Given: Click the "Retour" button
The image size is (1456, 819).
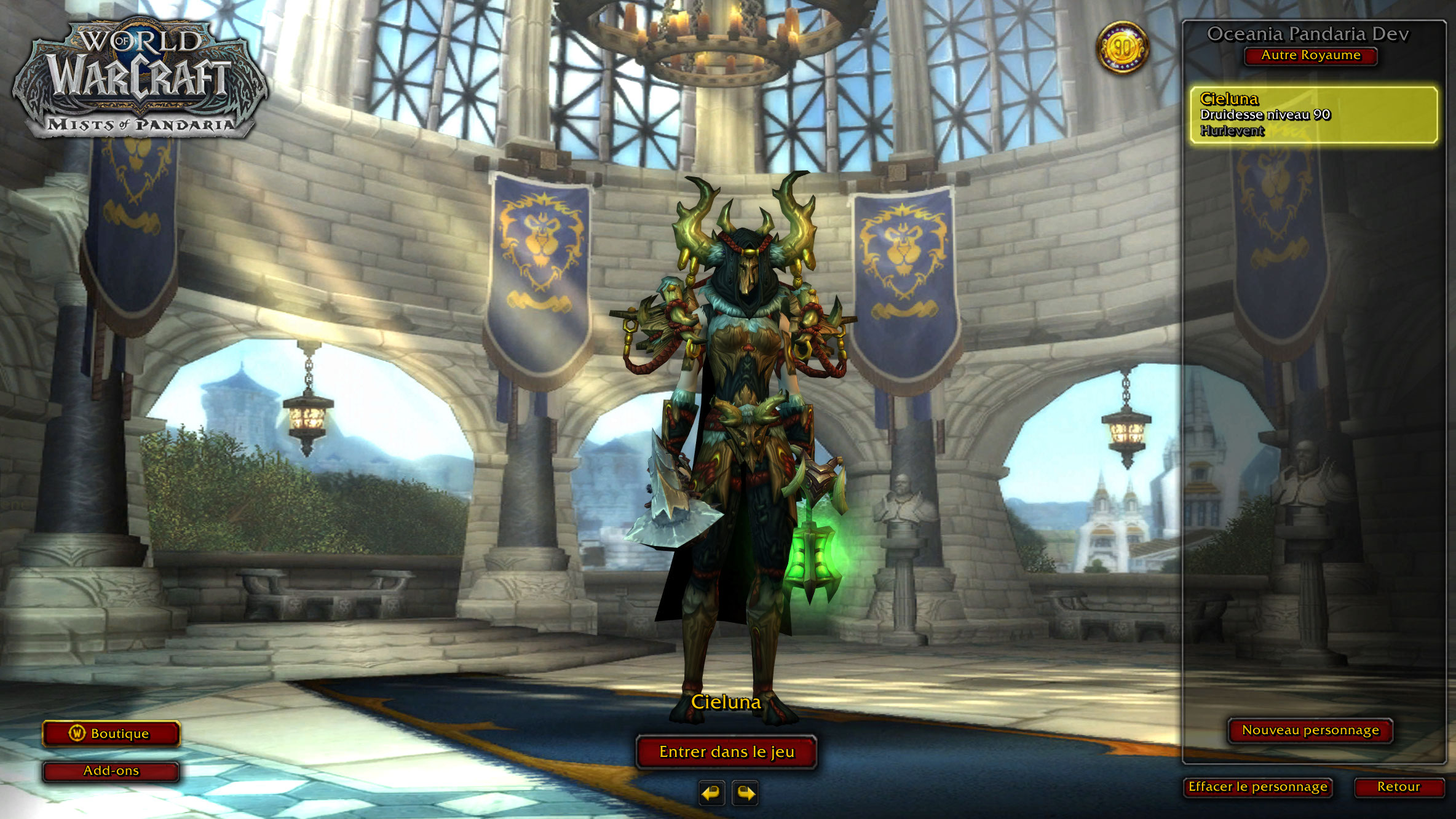Looking at the screenshot, I should [x=1399, y=787].
